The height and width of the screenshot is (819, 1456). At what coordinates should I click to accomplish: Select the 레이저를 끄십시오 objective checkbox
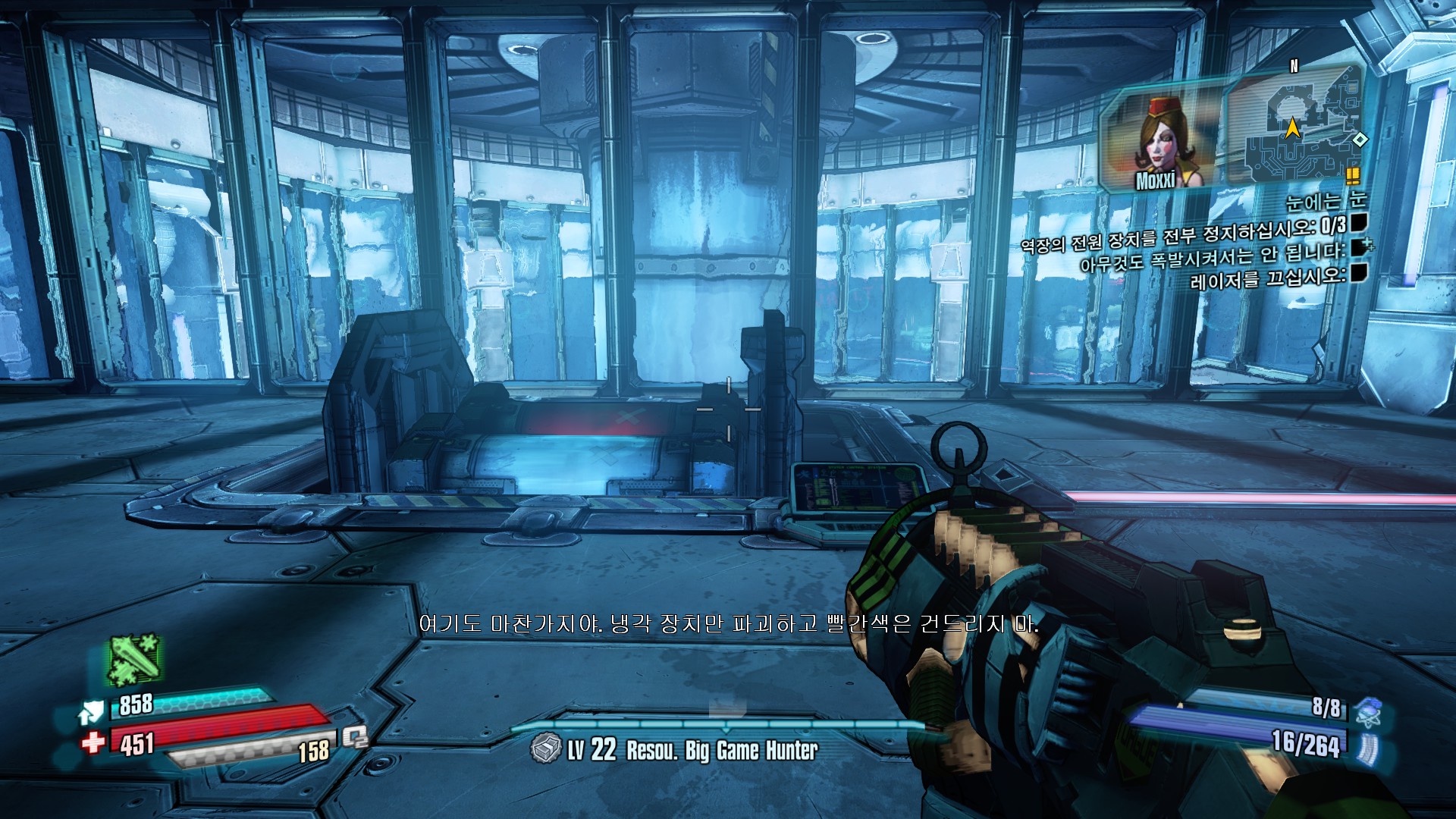pos(1359,272)
